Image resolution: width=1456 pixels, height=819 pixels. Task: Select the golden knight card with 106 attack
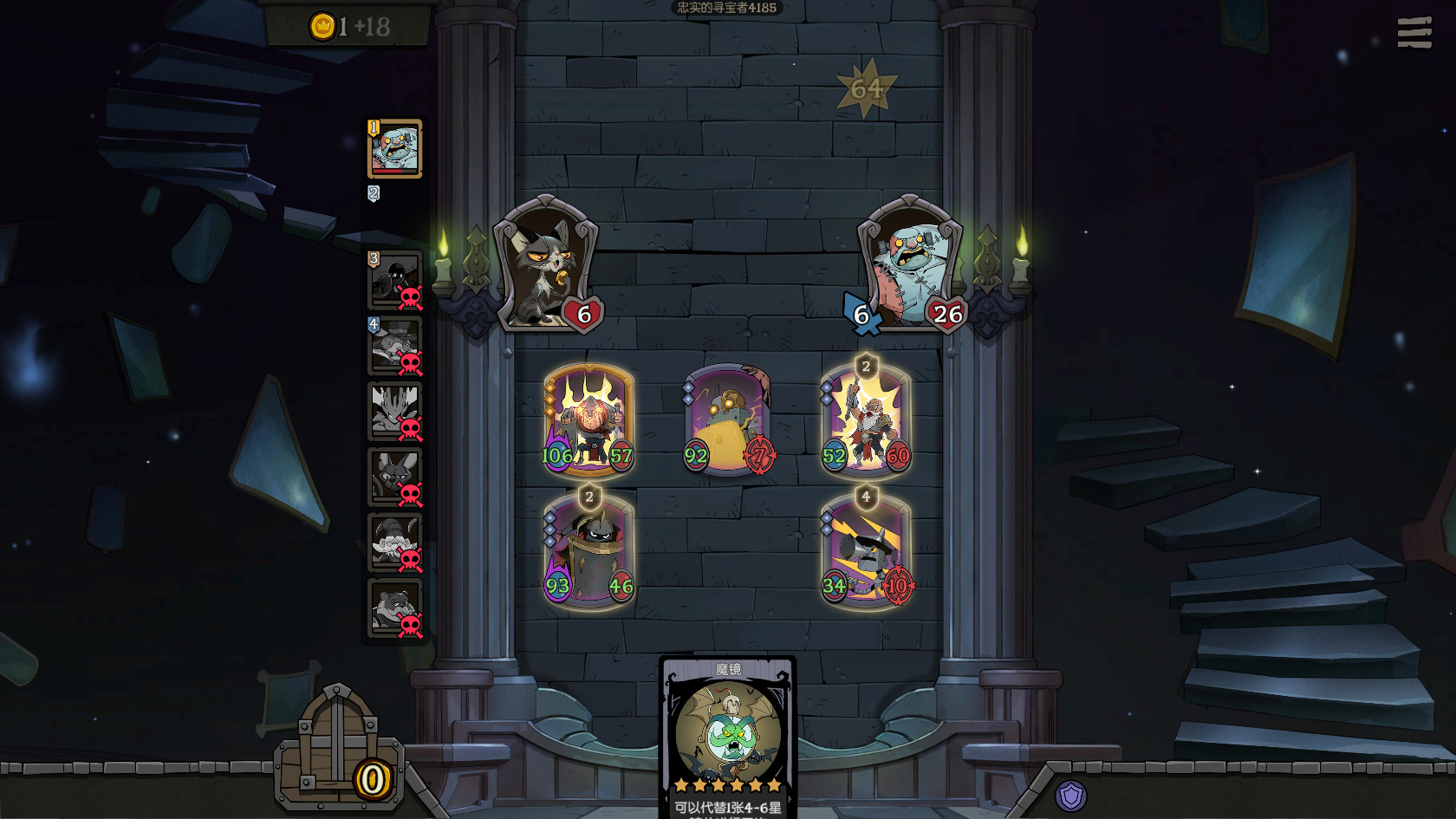[x=588, y=420]
